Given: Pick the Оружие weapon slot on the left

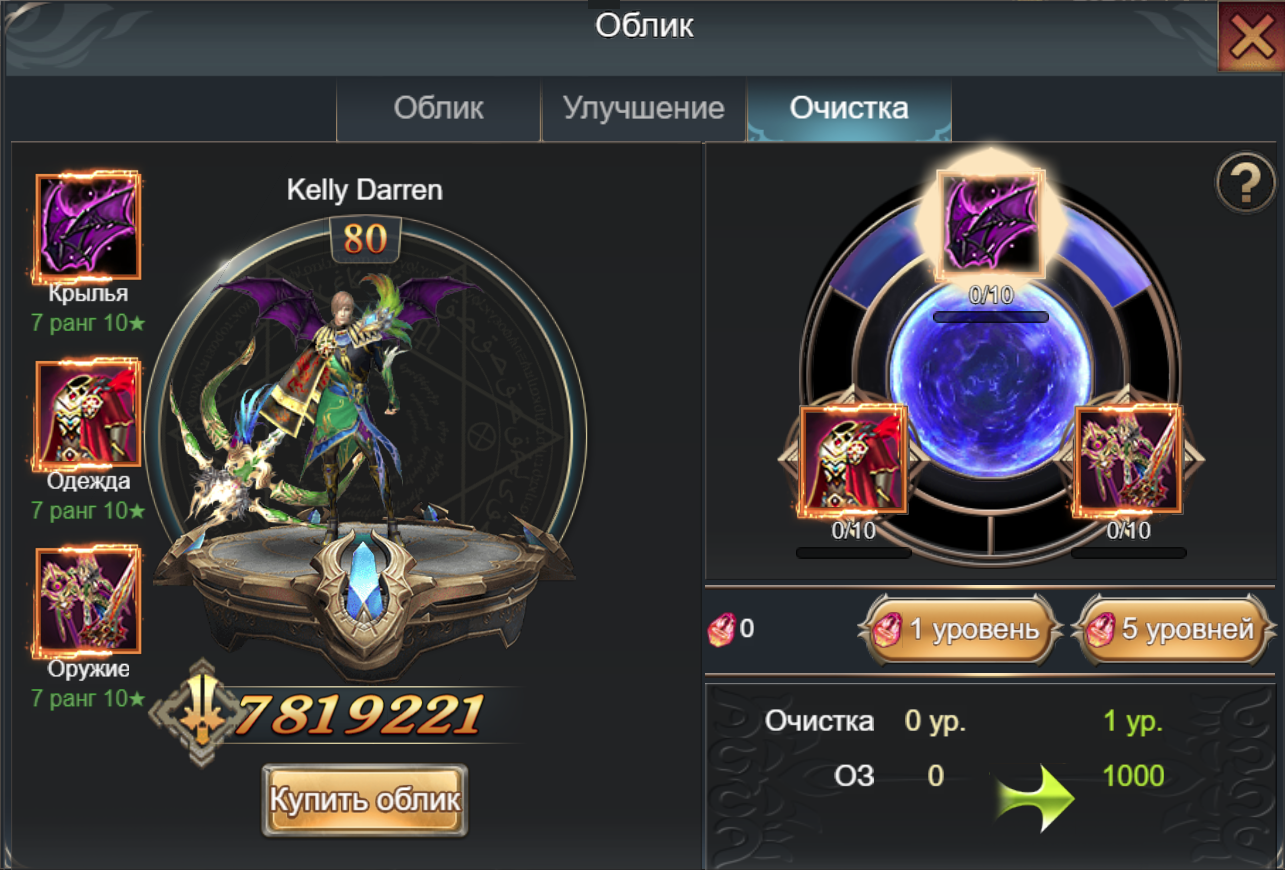Looking at the screenshot, I should click(x=88, y=600).
